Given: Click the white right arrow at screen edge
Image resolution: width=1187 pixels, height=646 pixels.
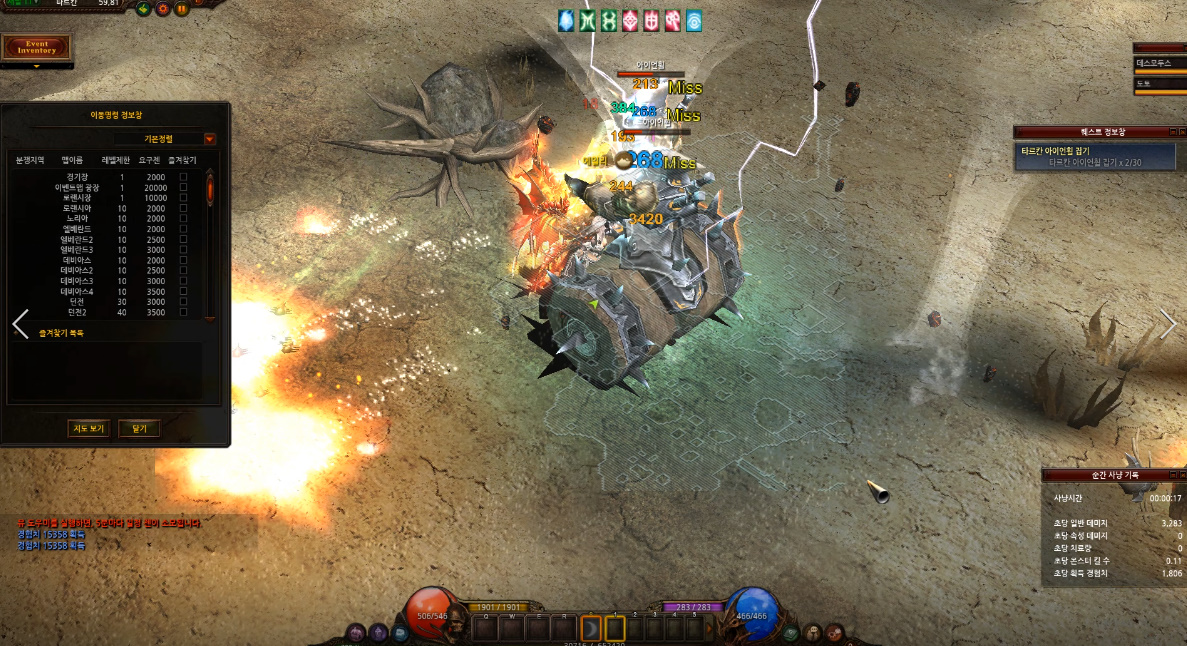Looking at the screenshot, I should 1168,322.
